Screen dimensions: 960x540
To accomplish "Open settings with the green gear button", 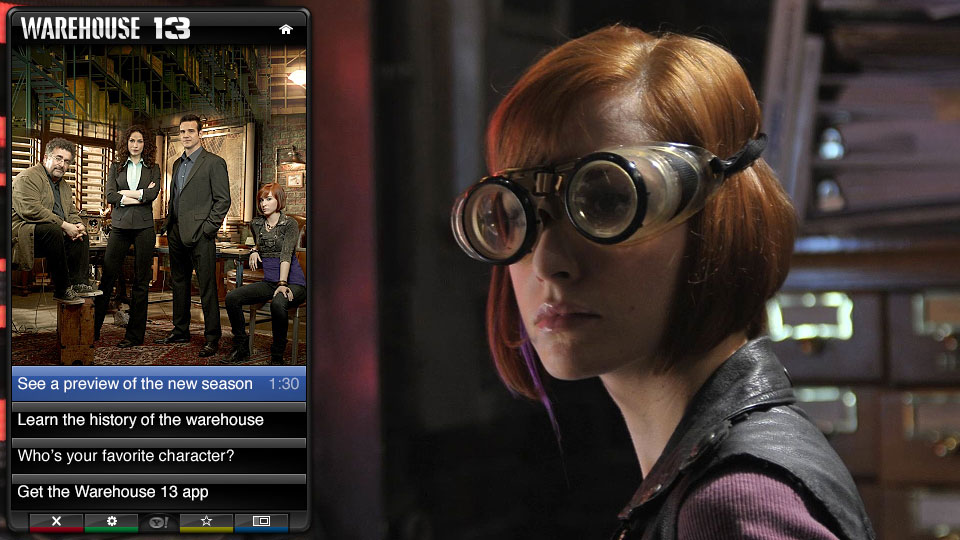I will (x=112, y=521).
